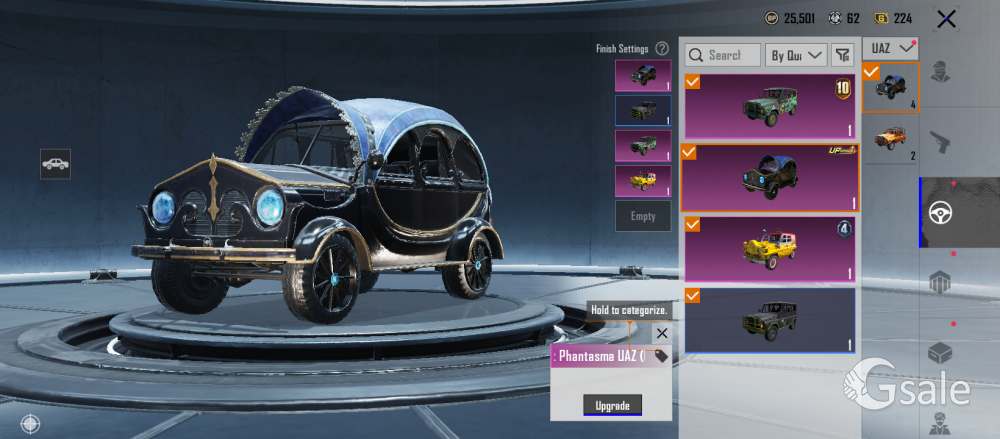Click the Empty finish slot
The height and width of the screenshot is (439, 1000).
point(643,216)
